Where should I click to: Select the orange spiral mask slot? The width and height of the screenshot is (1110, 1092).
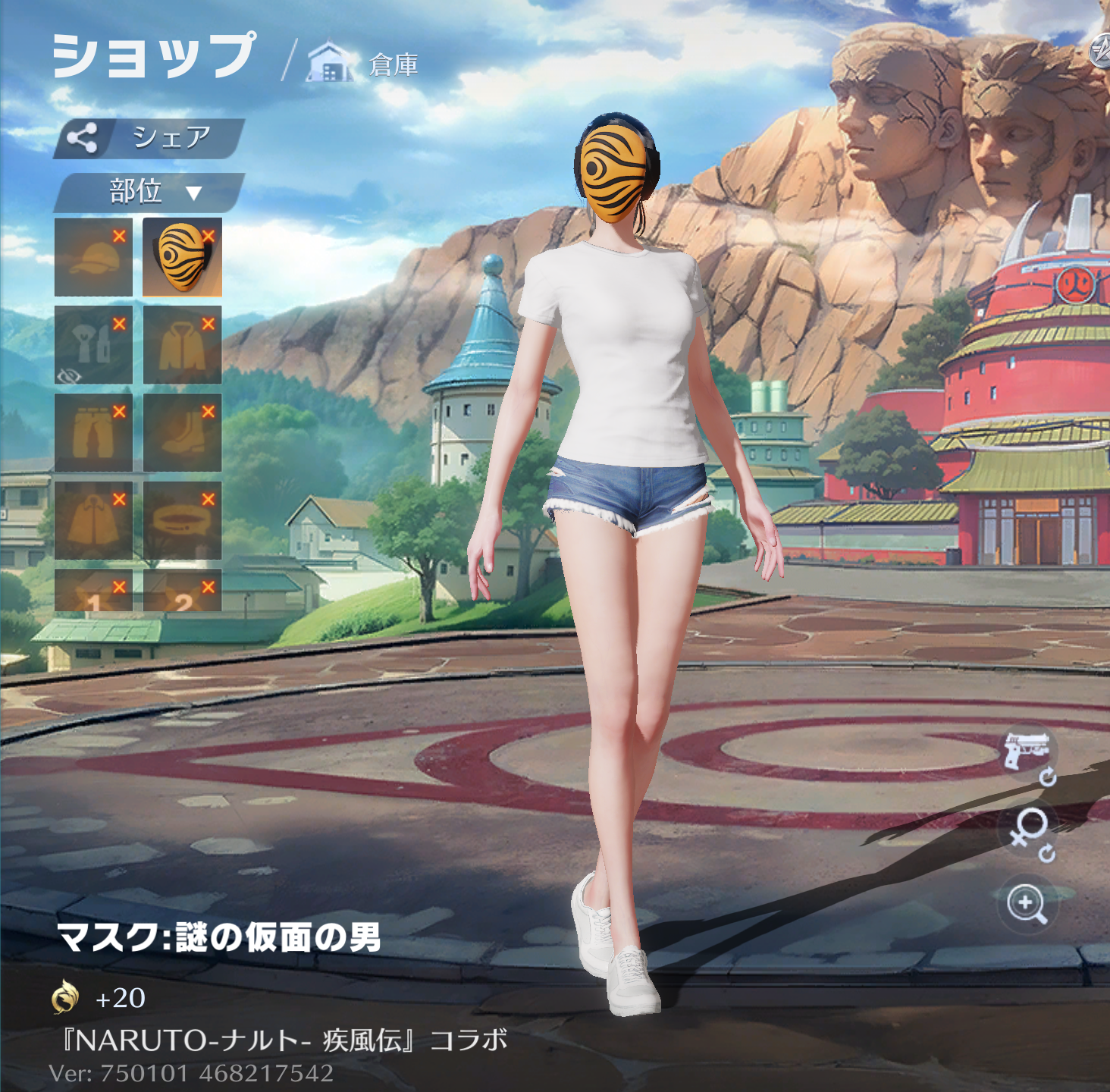(182, 257)
